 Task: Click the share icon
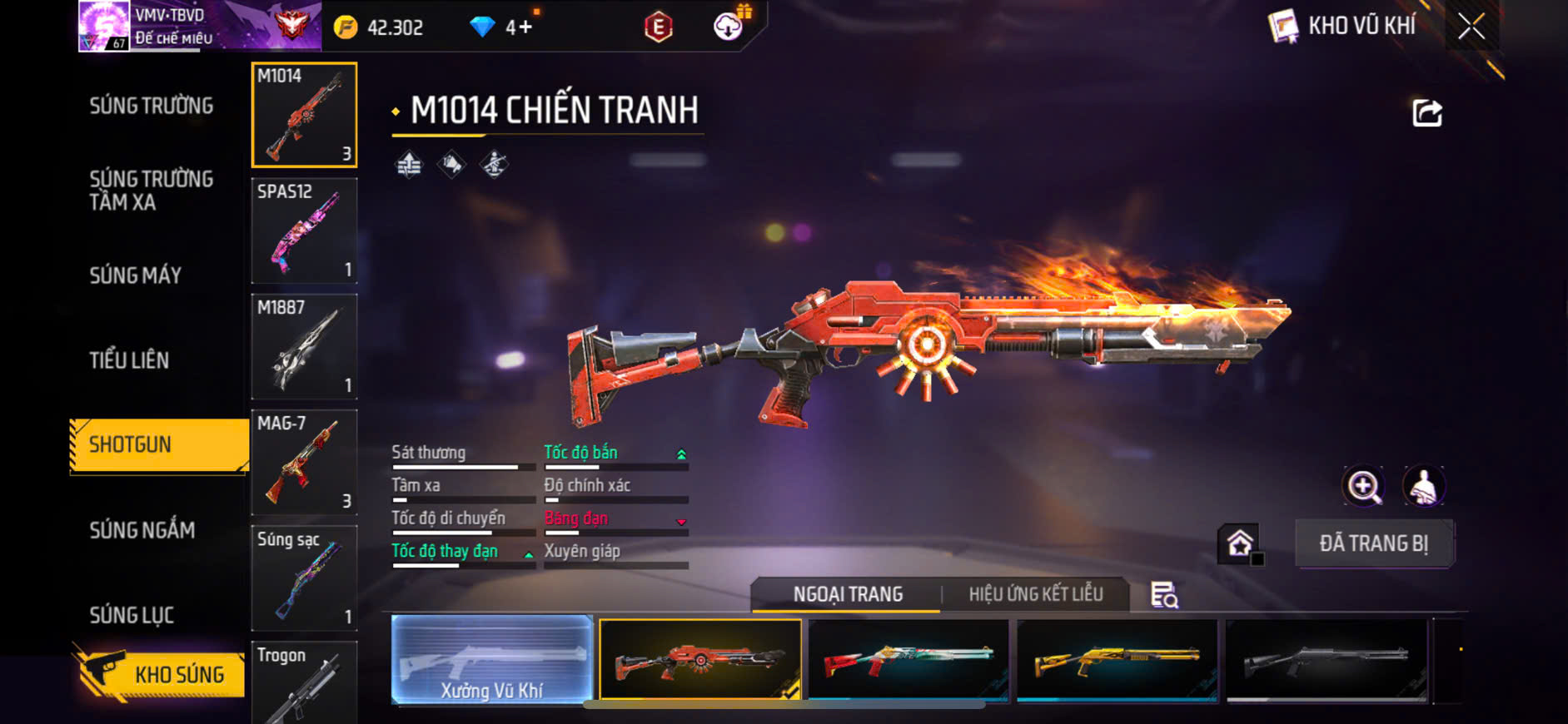pyautogui.click(x=1426, y=113)
